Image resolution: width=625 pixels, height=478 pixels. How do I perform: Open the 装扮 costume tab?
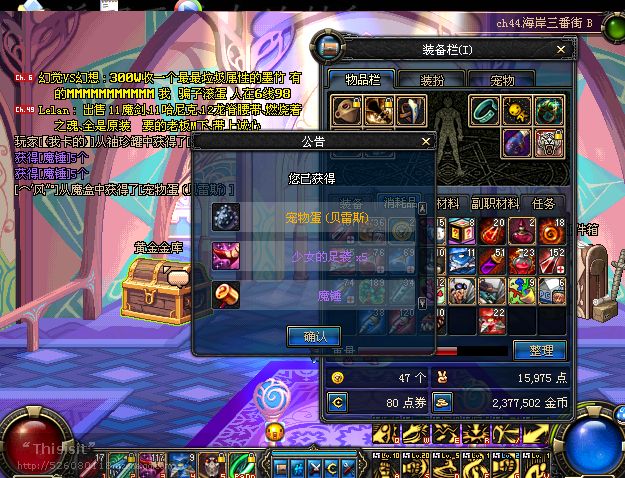[432, 79]
